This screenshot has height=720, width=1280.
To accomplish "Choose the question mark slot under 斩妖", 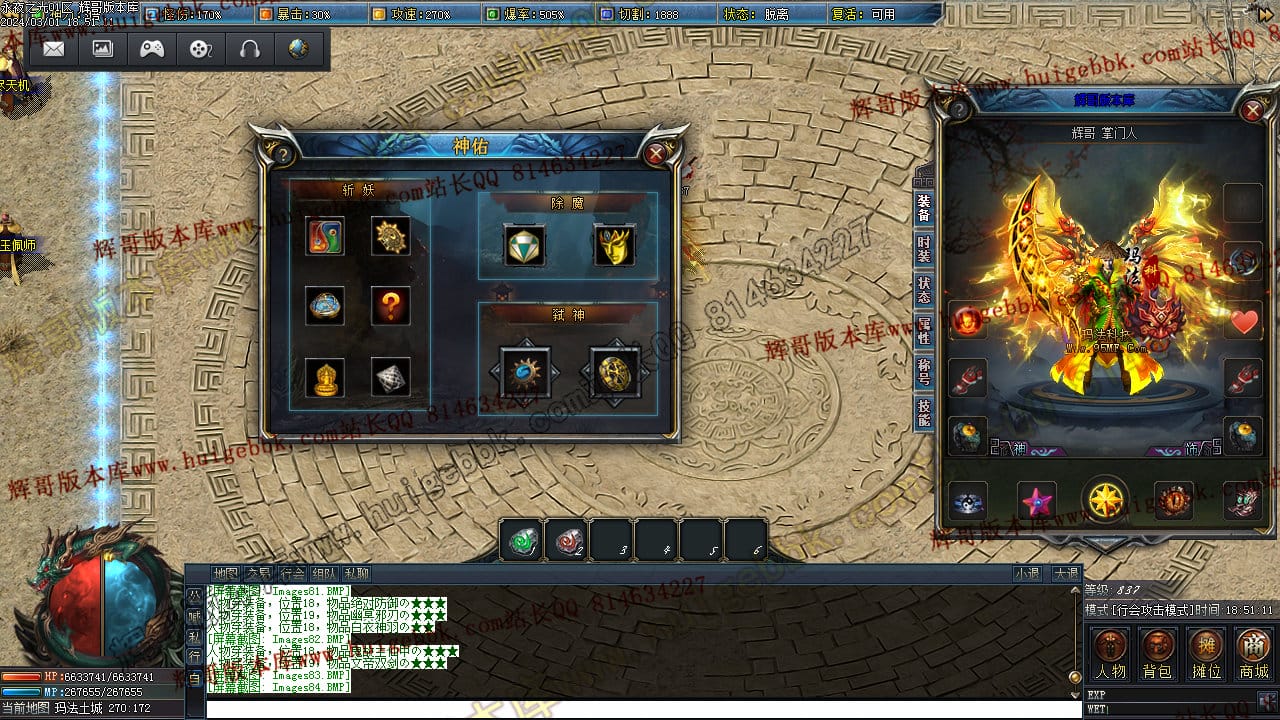I will coord(390,306).
